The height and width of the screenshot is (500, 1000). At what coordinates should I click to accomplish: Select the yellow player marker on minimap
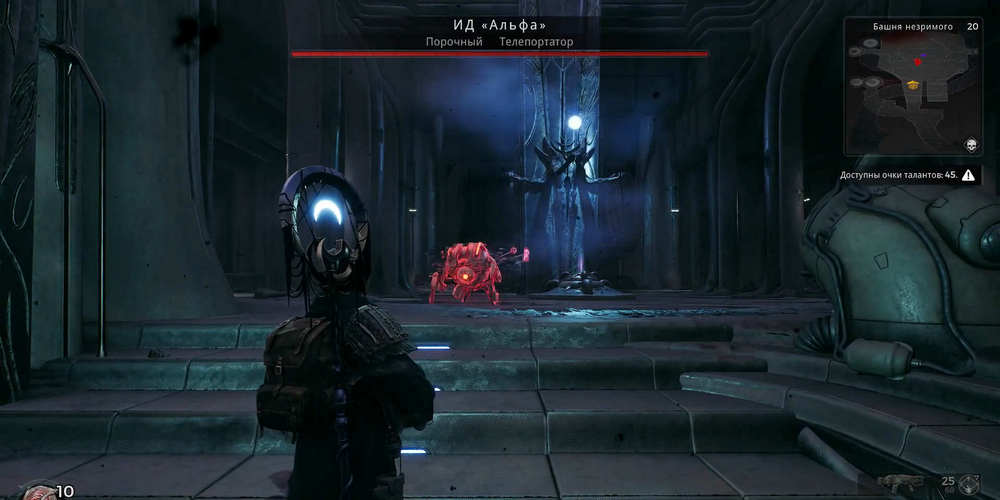pyautogui.click(x=912, y=85)
